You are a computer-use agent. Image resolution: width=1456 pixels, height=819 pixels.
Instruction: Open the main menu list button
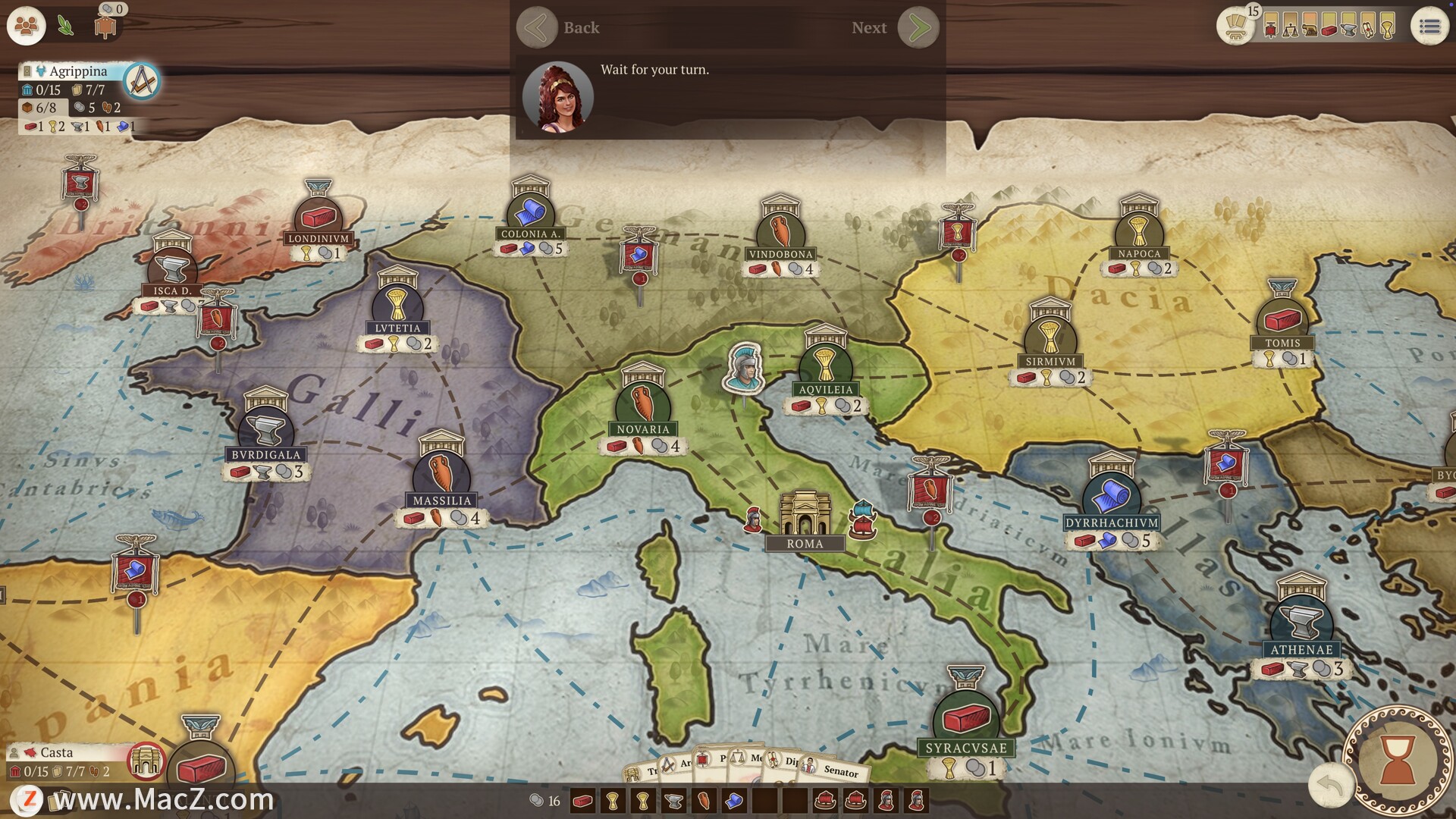pyautogui.click(x=1429, y=27)
